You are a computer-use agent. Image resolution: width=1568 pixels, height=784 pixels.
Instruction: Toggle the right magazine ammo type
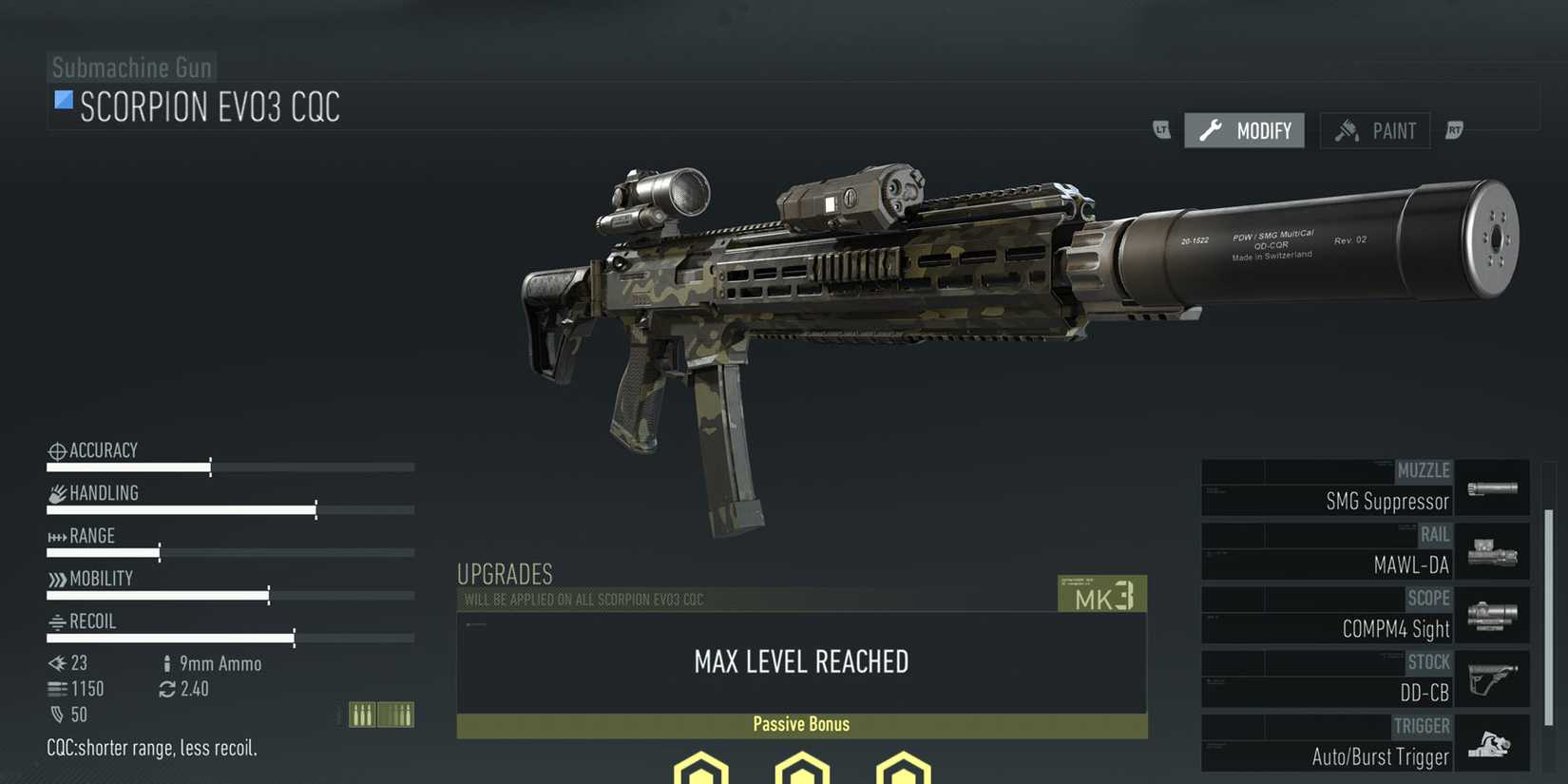396,713
